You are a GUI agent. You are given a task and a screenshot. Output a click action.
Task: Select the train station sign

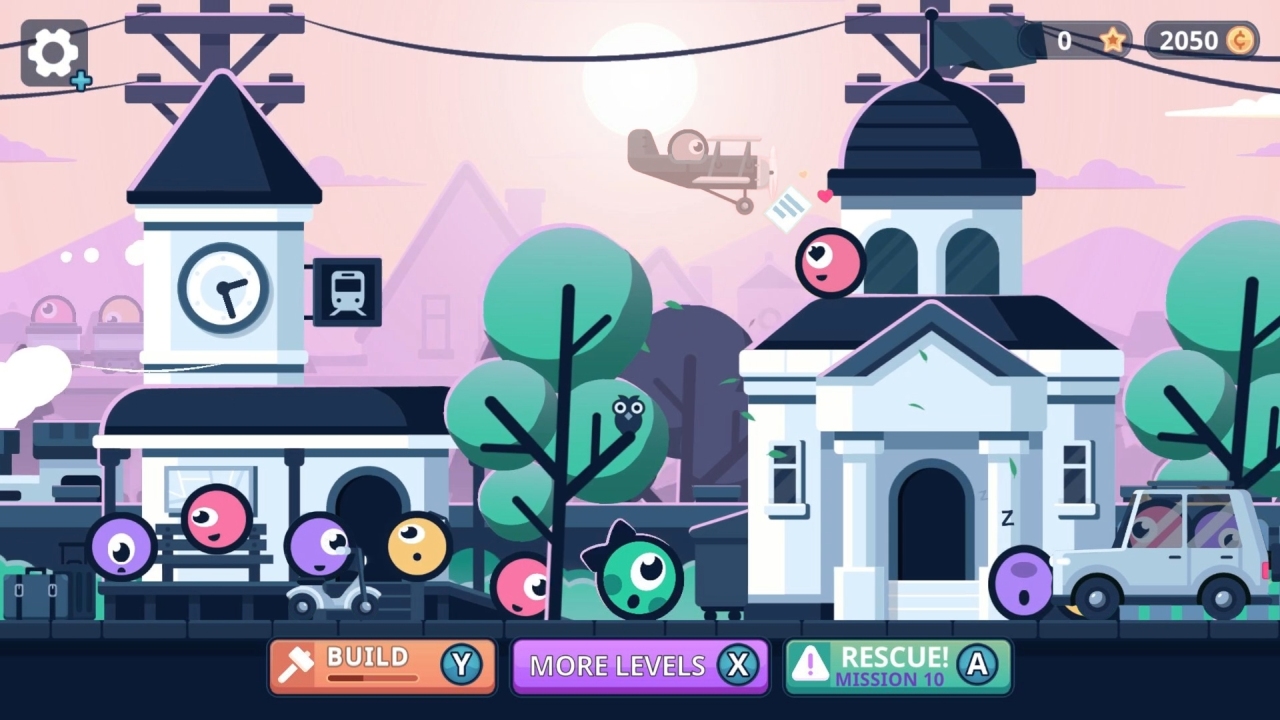[347, 292]
